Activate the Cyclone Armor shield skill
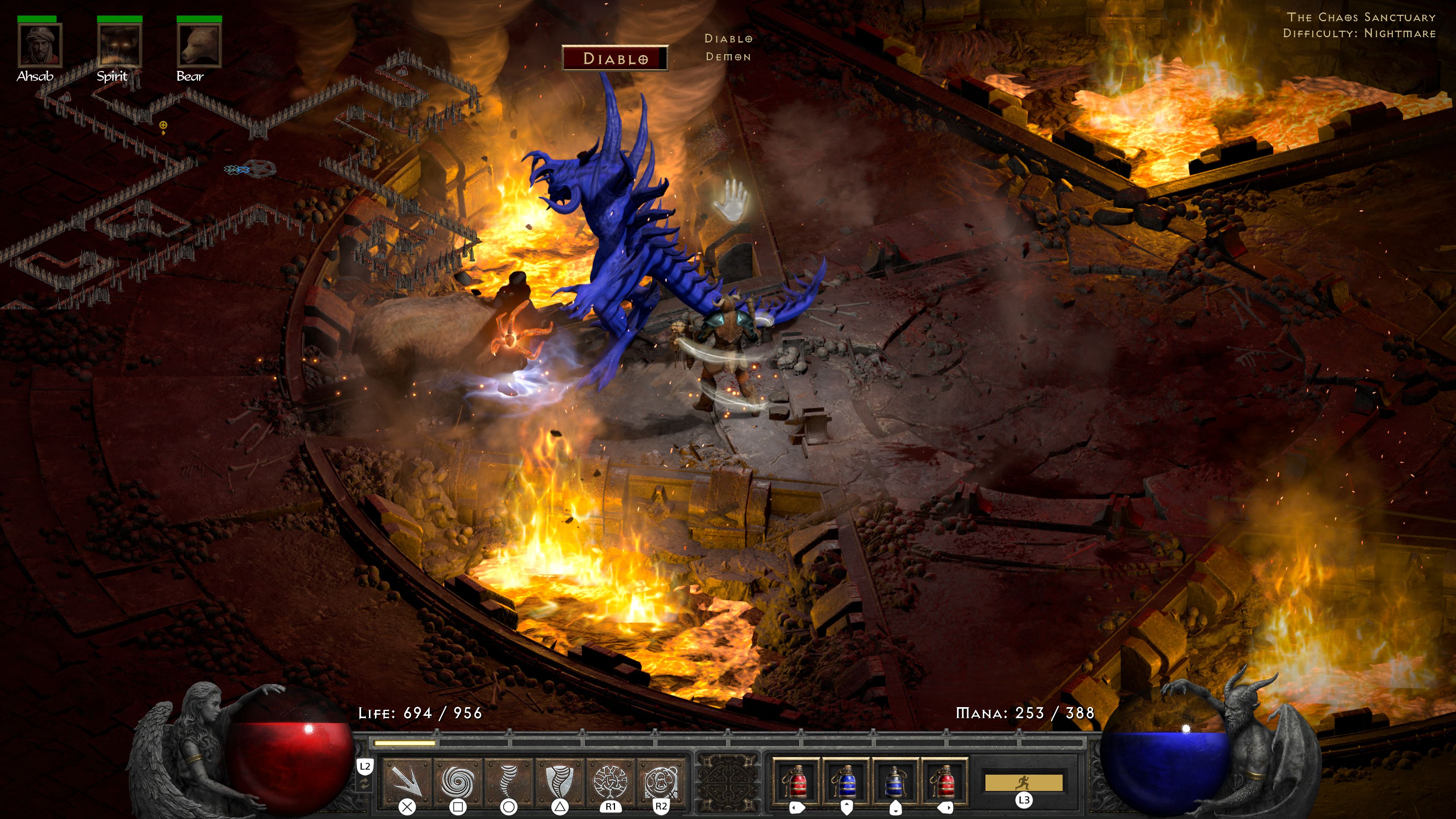Screen dimensions: 1456x819 (559, 780)
